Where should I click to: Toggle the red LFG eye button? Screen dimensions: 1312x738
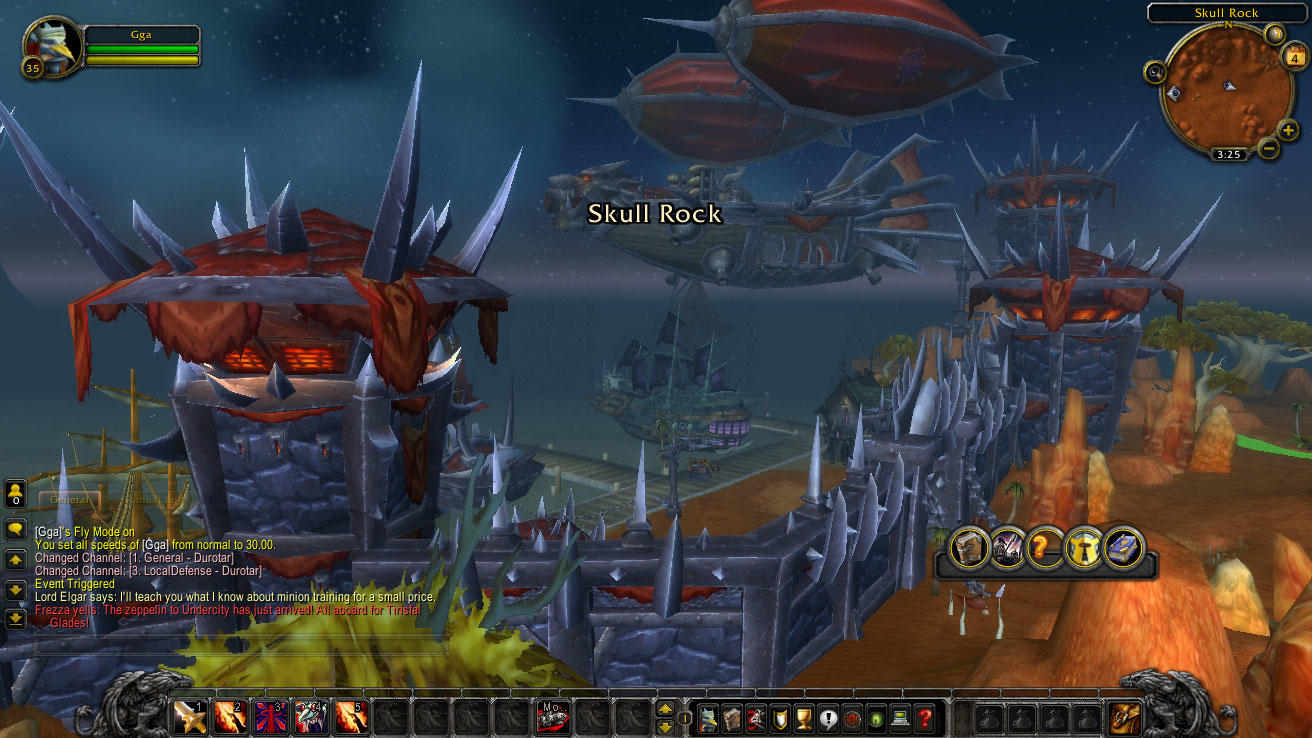[x=852, y=718]
